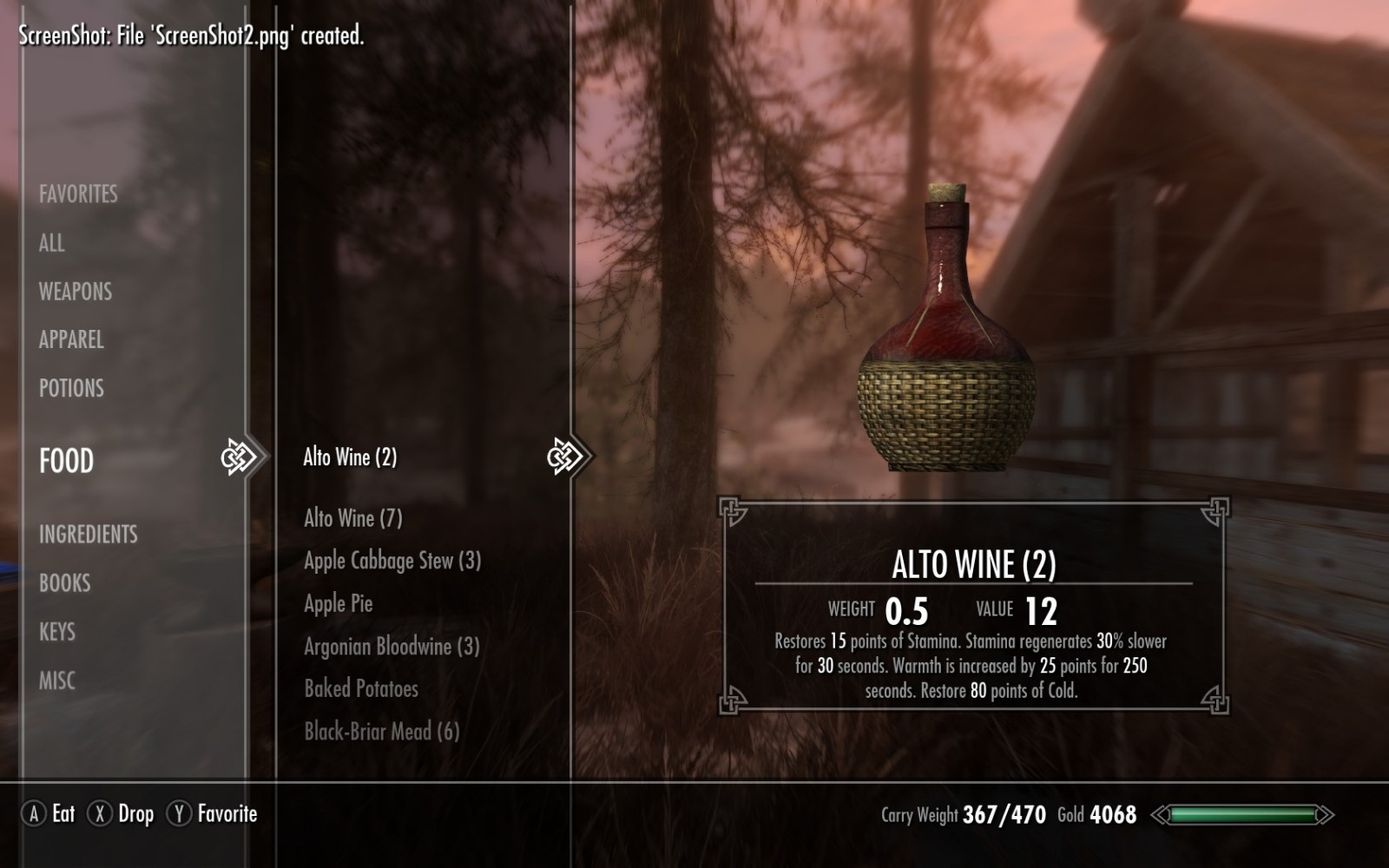Switch to the Ingredients category

pos(88,534)
